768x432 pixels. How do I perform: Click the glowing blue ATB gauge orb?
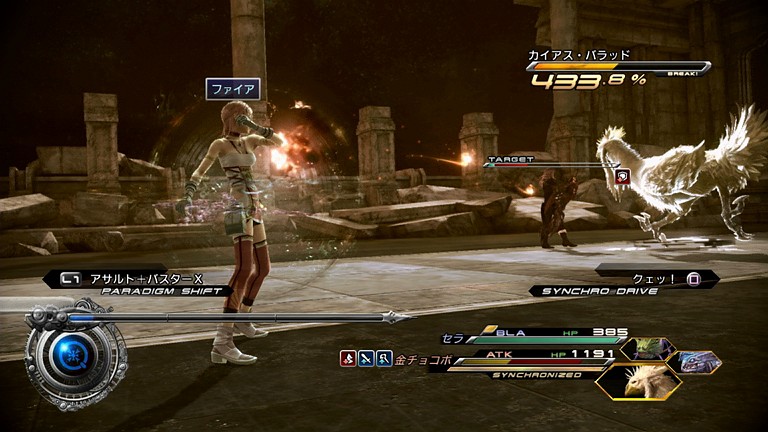click(x=70, y=353)
